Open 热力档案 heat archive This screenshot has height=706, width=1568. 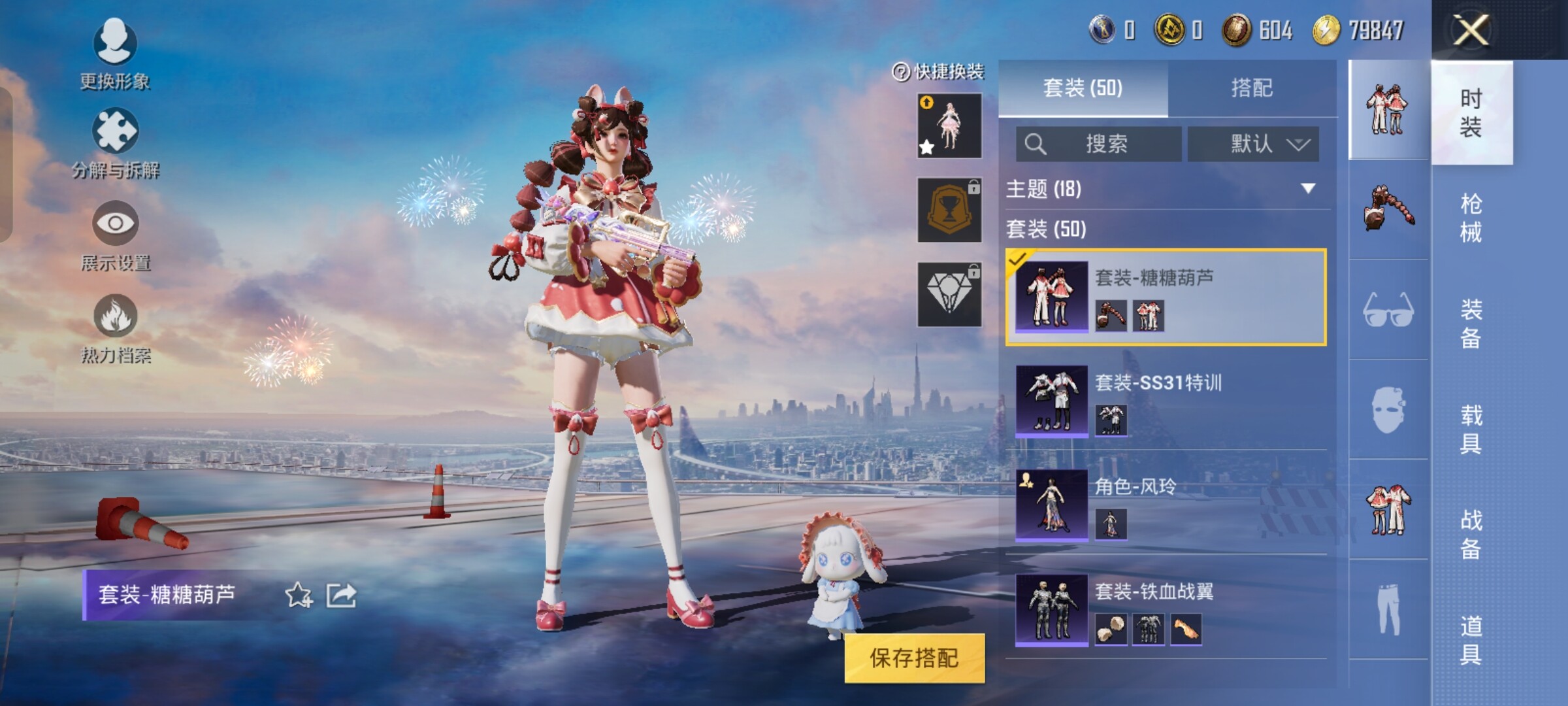(x=115, y=328)
